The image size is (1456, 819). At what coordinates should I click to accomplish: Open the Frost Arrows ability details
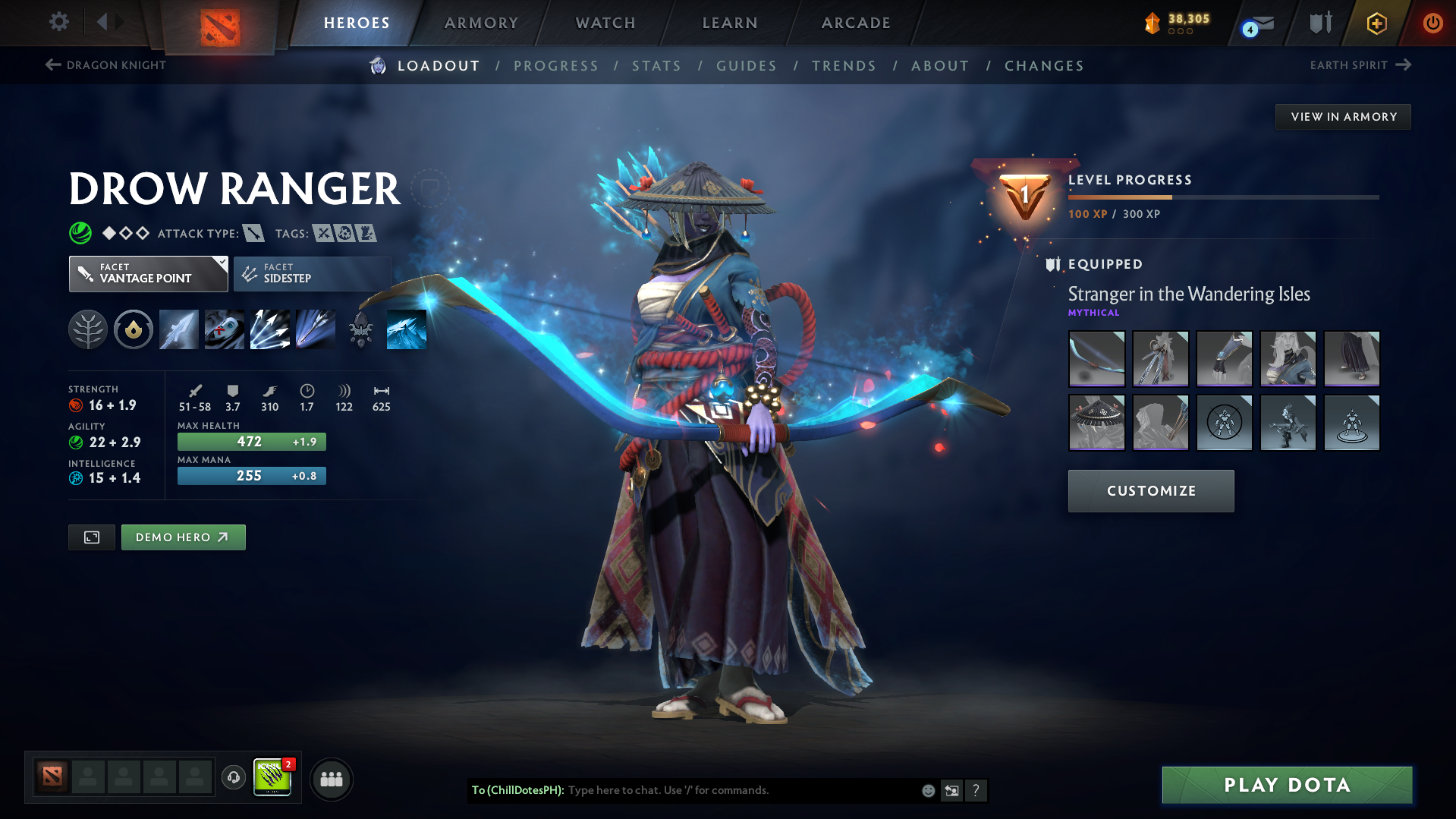178,329
